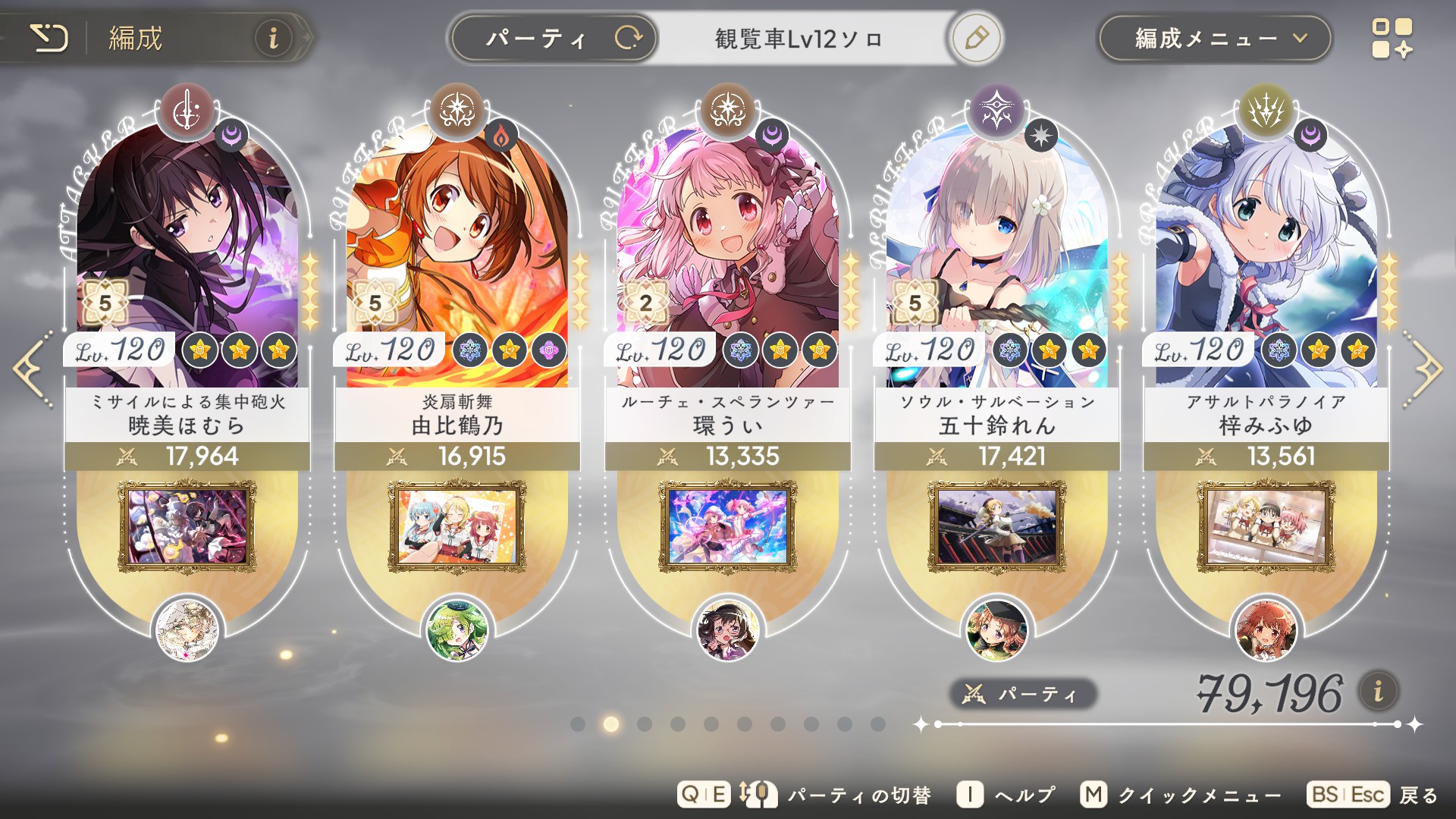Edit the party name with the pencil
The width and height of the screenshot is (1456, 819).
(x=976, y=38)
